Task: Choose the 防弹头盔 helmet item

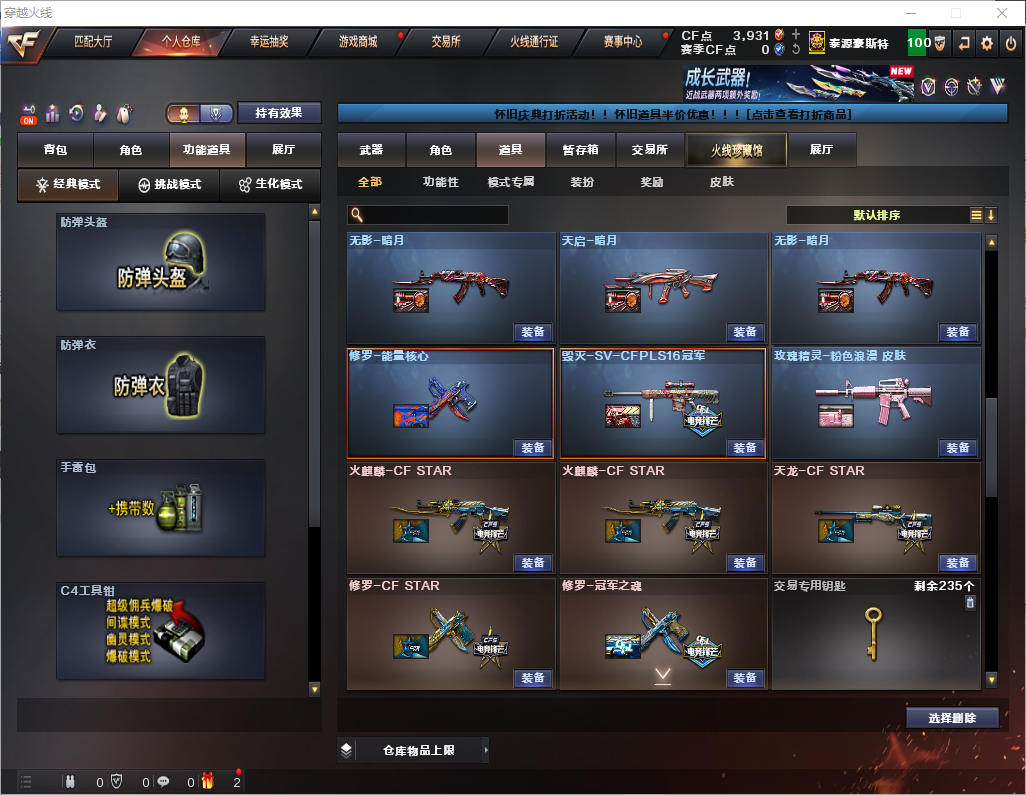Action: click(x=161, y=262)
